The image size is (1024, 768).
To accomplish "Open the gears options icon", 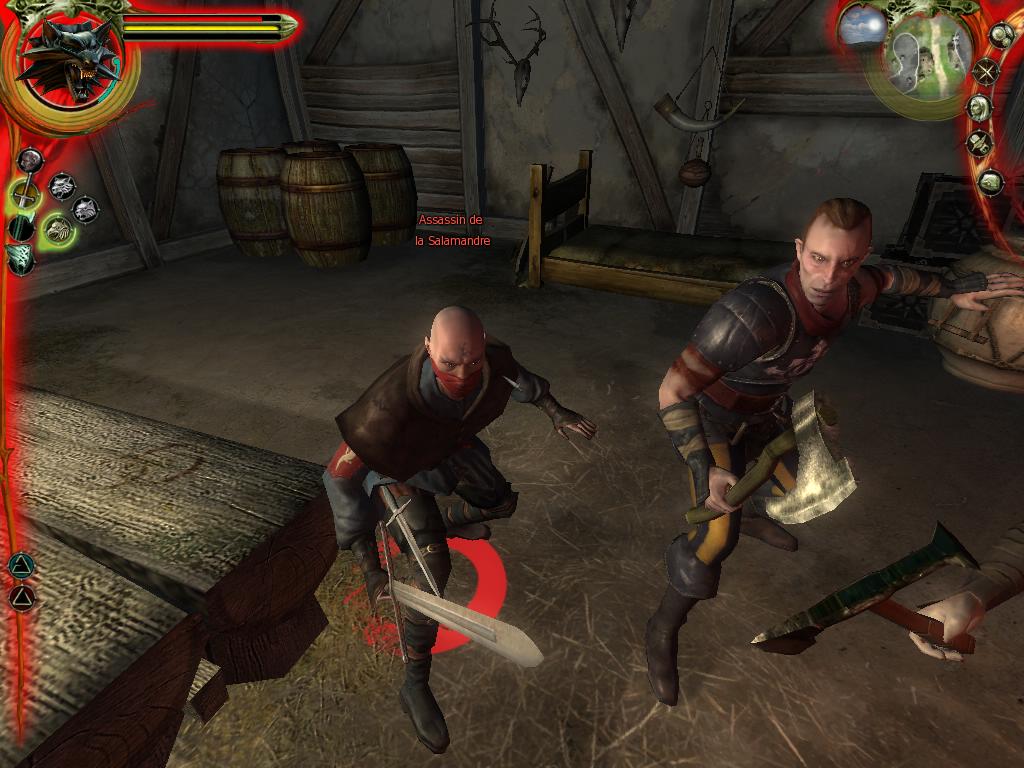I will point(1001,36).
